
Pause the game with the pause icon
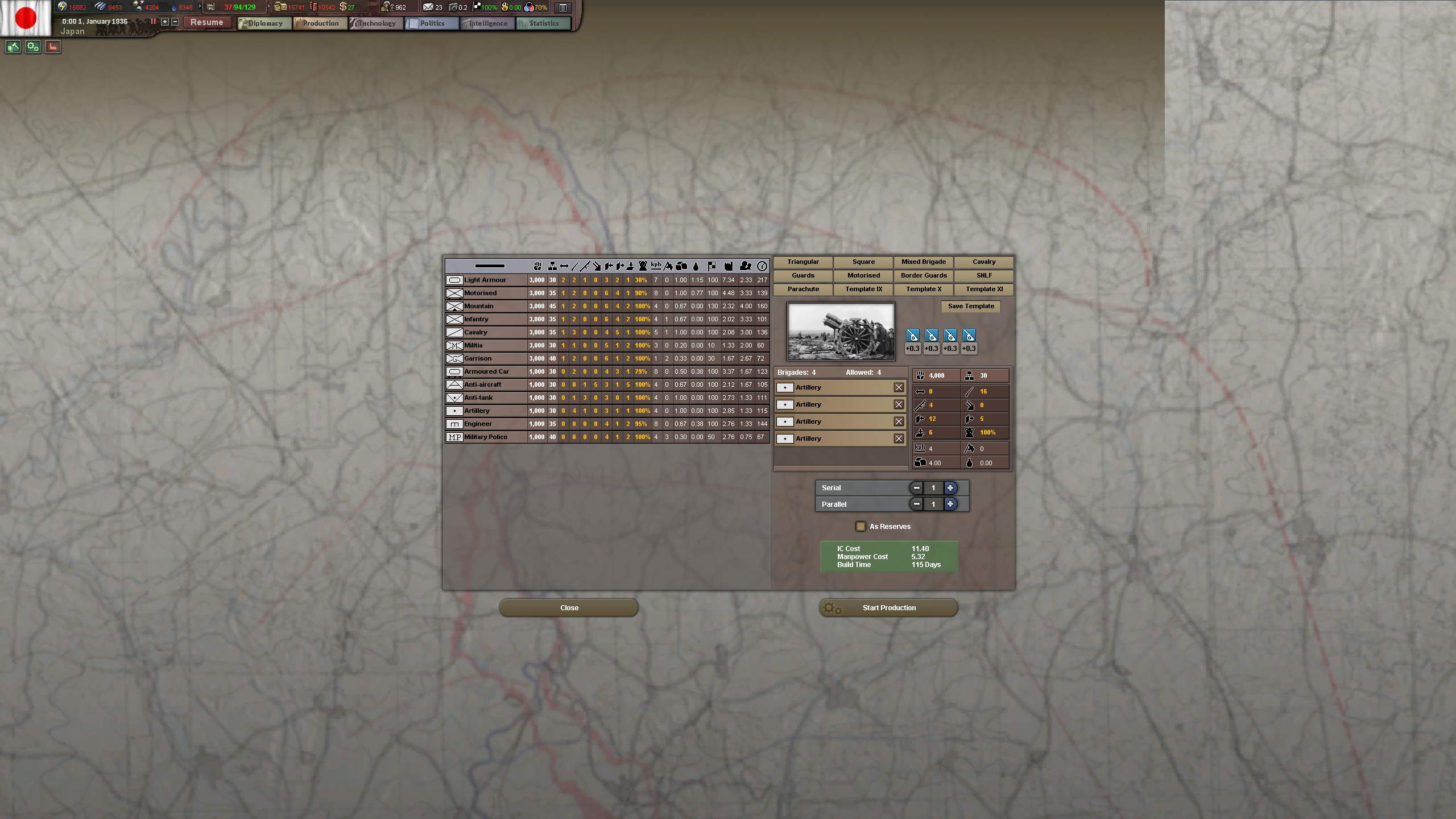pyautogui.click(x=153, y=22)
